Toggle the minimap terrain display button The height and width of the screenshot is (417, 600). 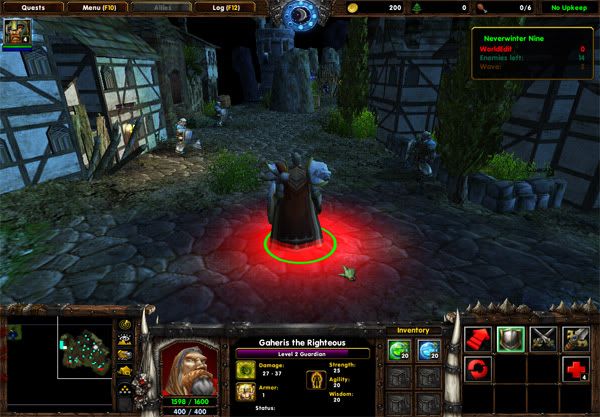point(124,340)
